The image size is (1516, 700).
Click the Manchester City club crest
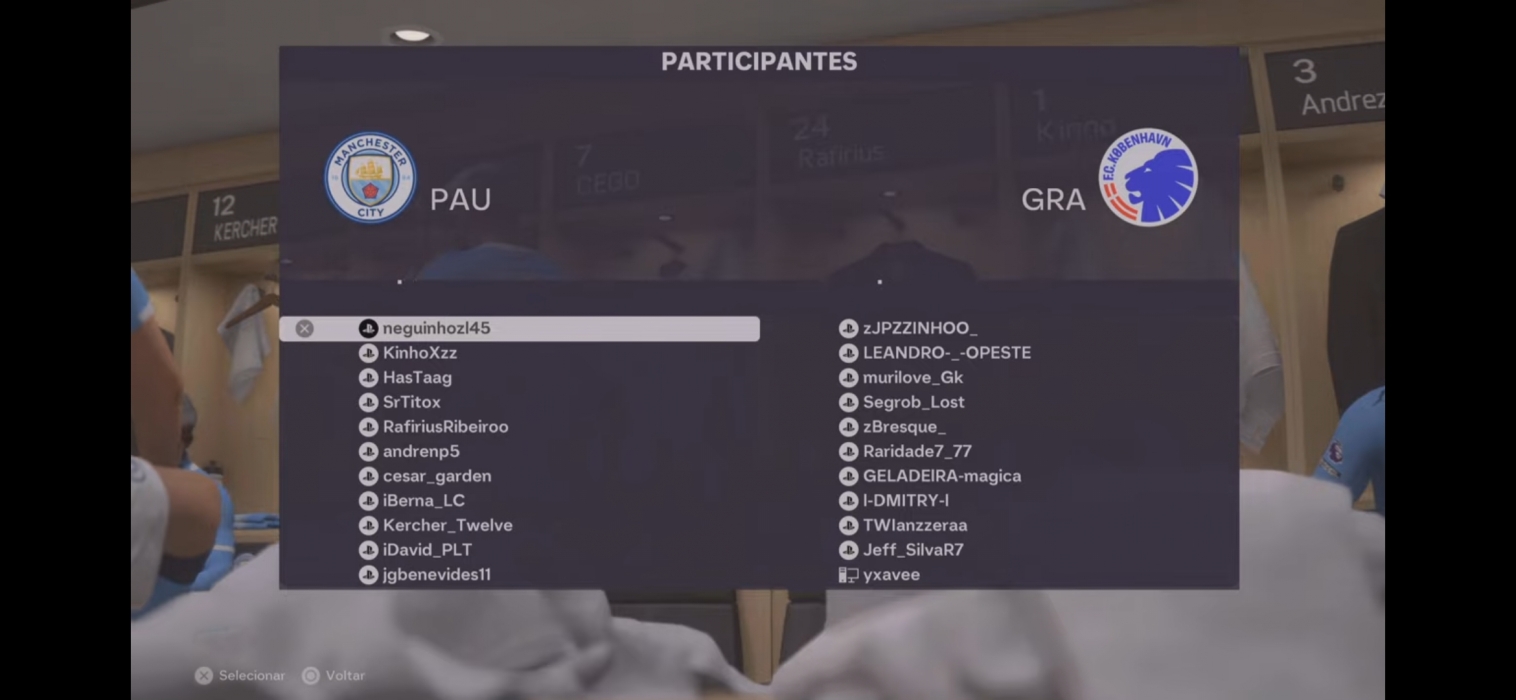click(370, 178)
